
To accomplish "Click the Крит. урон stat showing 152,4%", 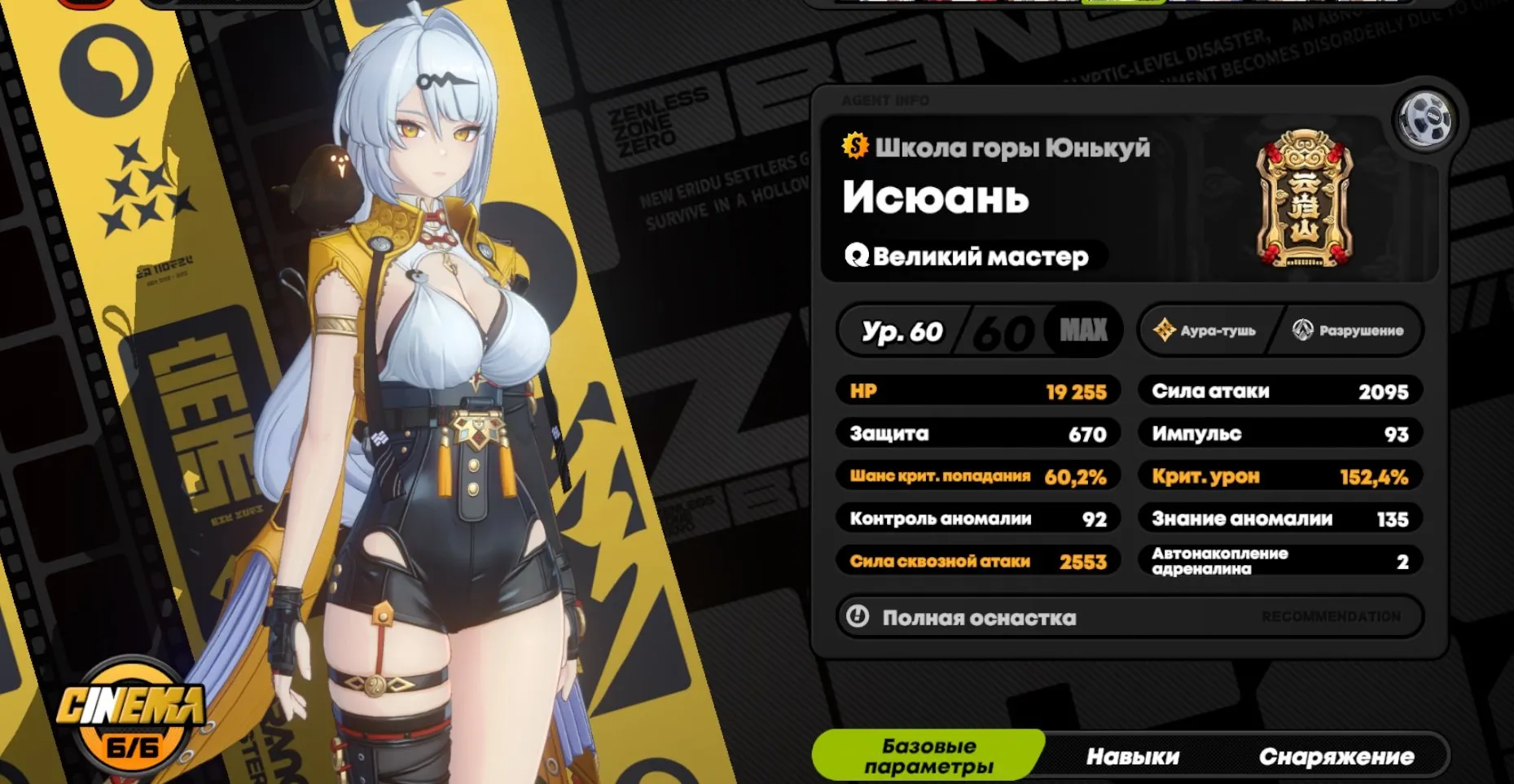I will pos(1279,476).
